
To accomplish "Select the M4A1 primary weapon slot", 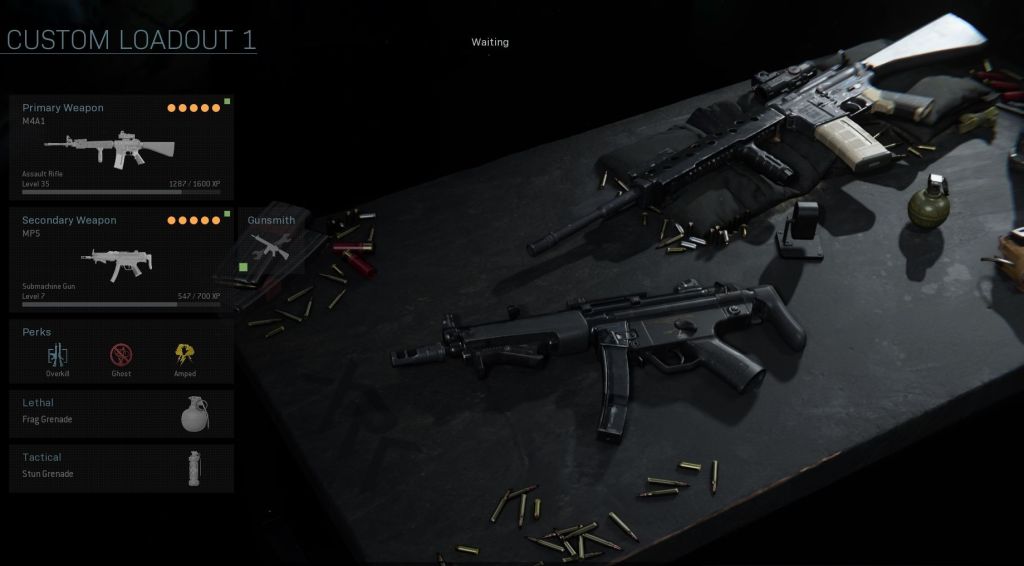I will [121, 148].
